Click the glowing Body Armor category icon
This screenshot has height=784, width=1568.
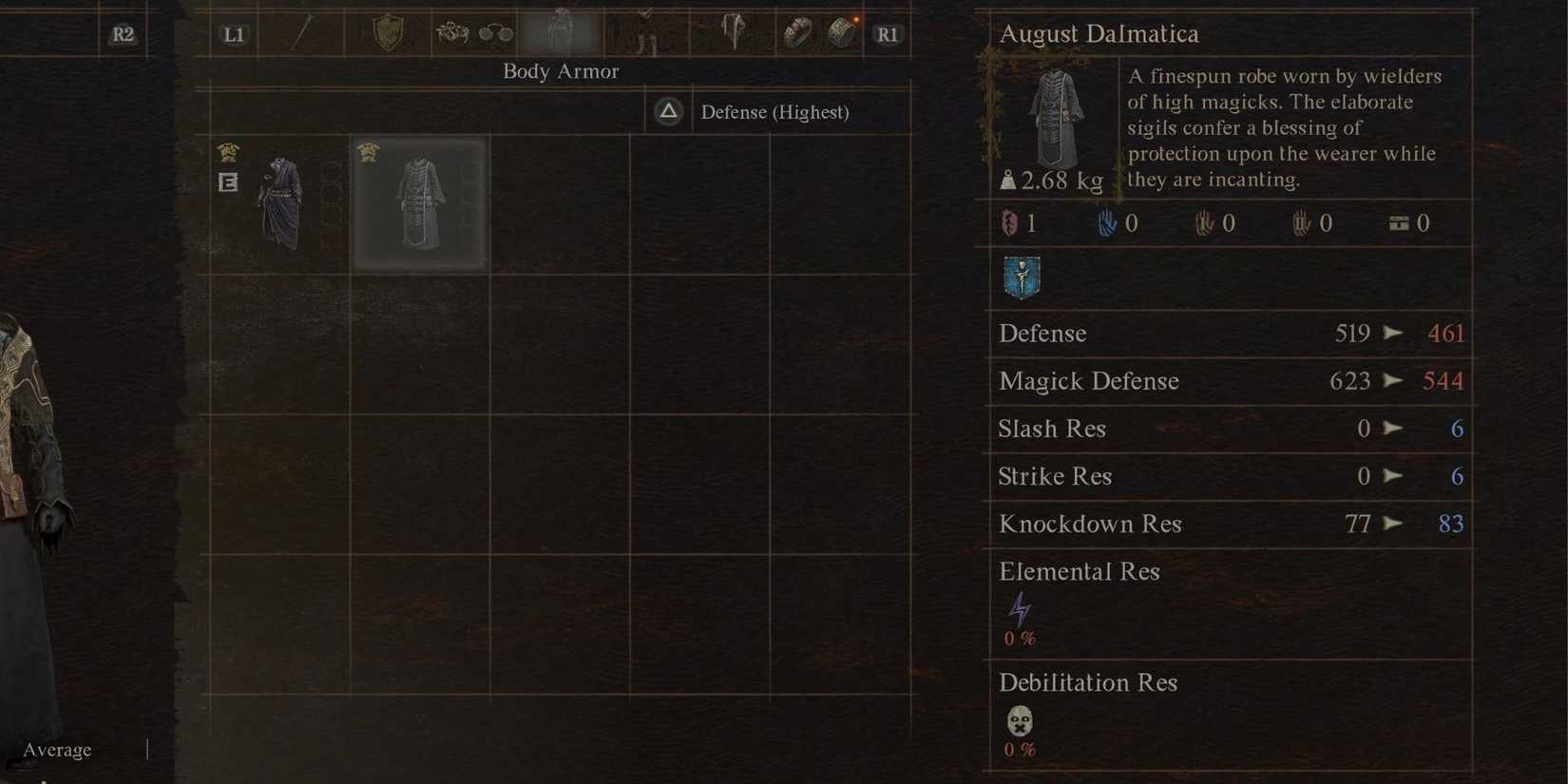(x=561, y=31)
